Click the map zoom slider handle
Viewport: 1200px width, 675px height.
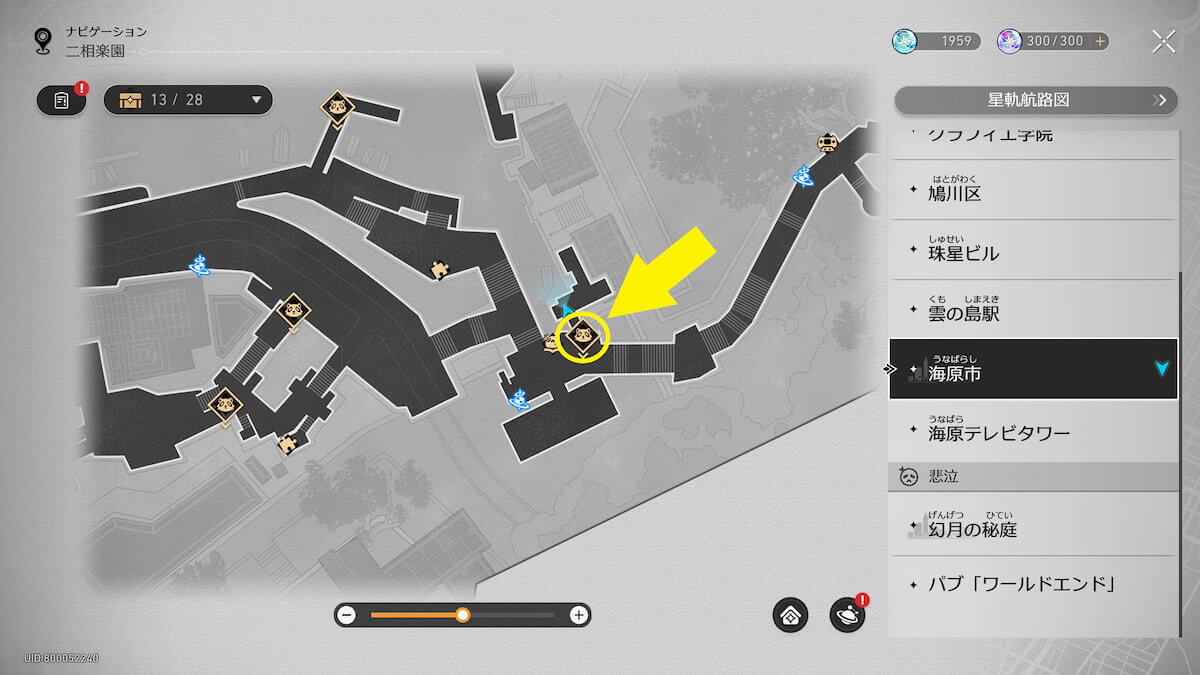tap(462, 615)
